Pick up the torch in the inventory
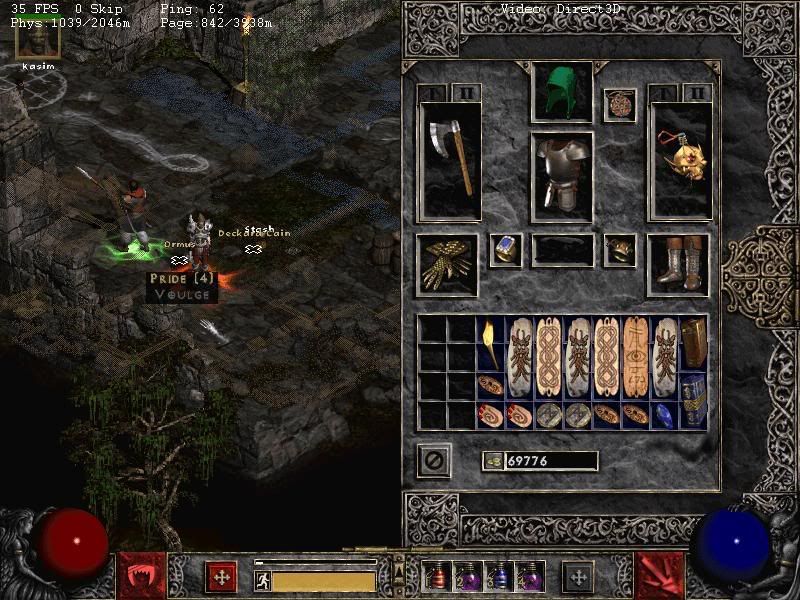800x600 pixels. (x=491, y=344)
